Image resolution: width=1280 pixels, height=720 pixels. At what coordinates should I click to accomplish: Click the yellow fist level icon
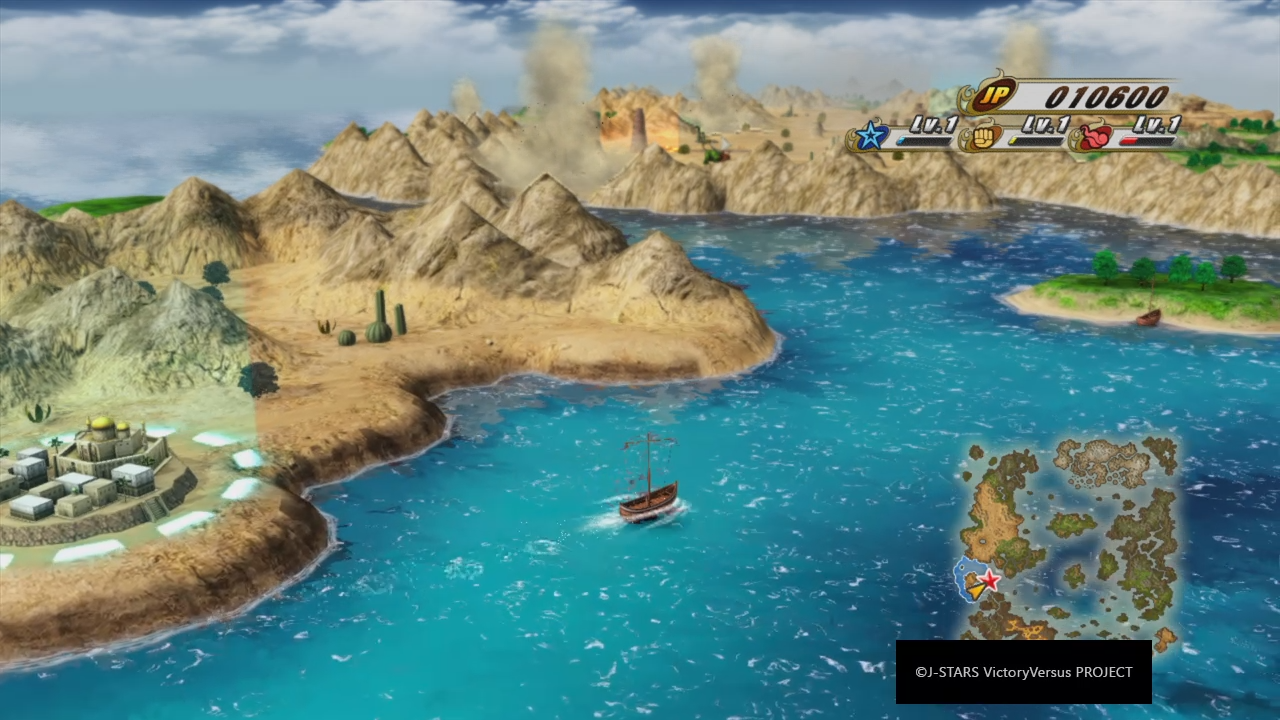pos(981,136)
